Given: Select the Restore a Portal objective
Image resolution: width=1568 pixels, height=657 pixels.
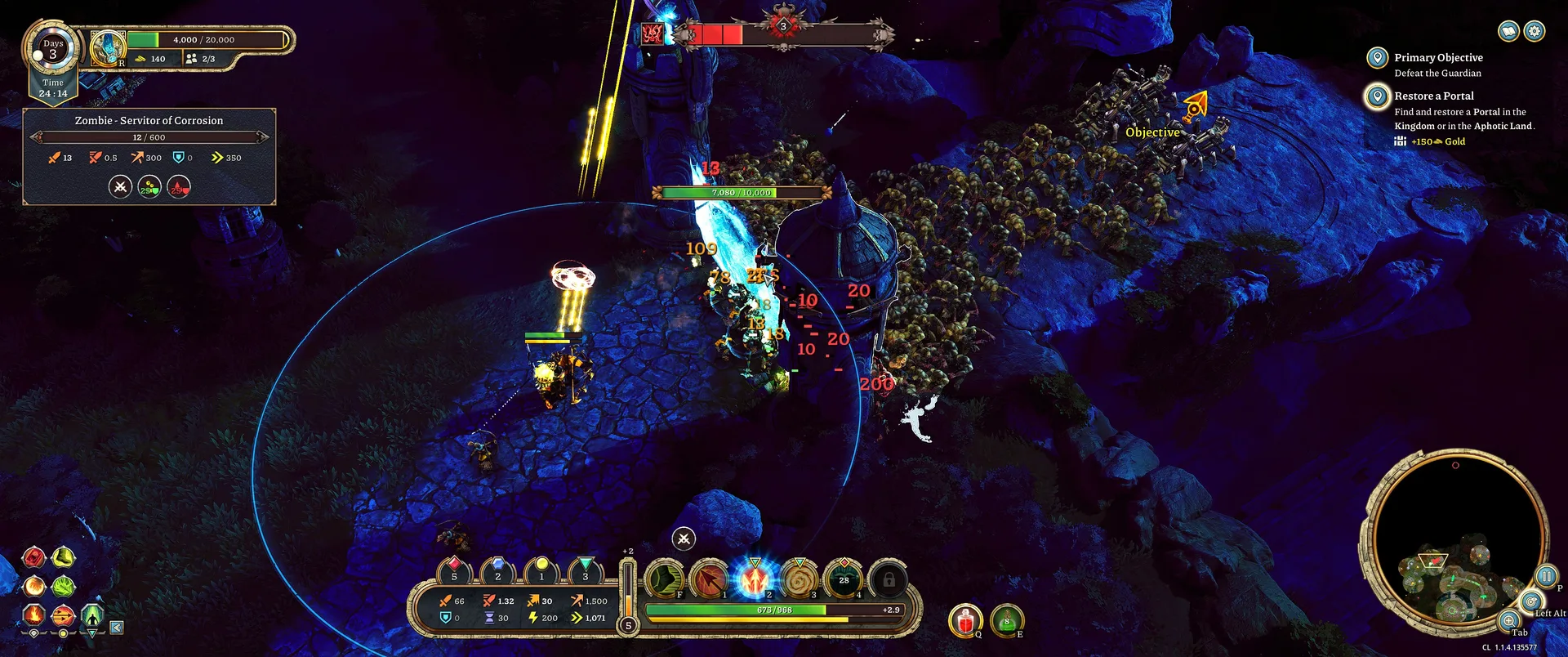Looking at the screenshot, I should [1433, 96].
